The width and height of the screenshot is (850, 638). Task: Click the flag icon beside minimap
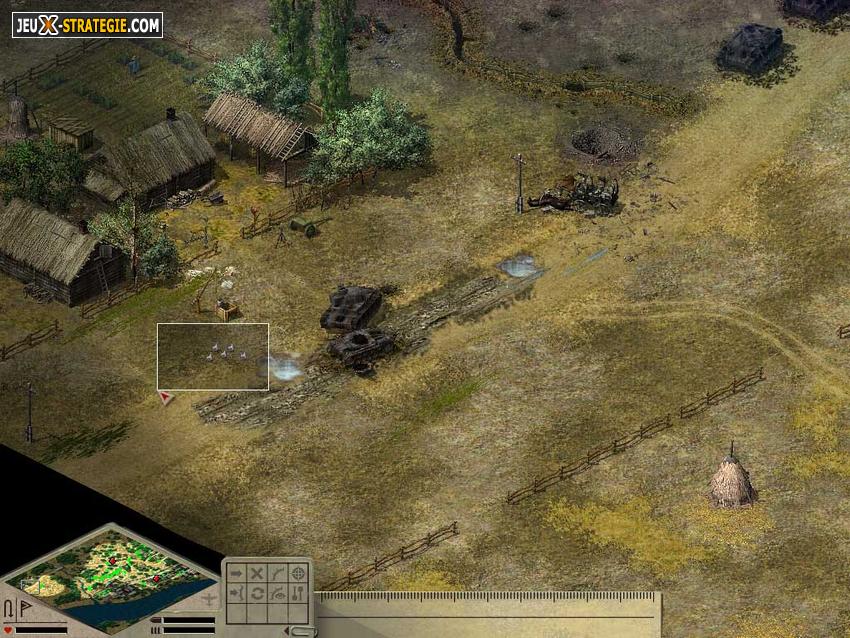pos(23,609)
